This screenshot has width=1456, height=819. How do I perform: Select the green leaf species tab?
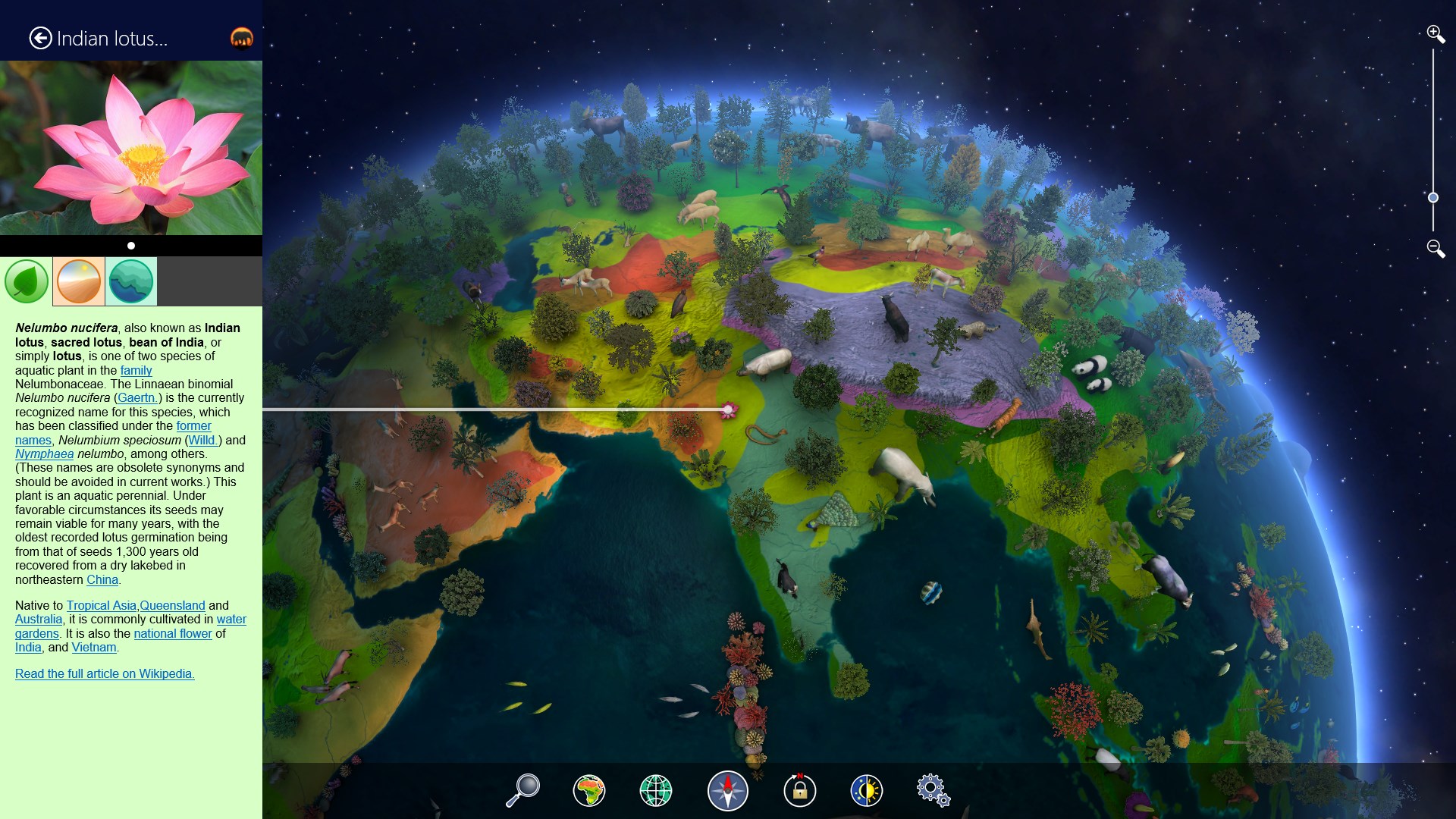26,281
